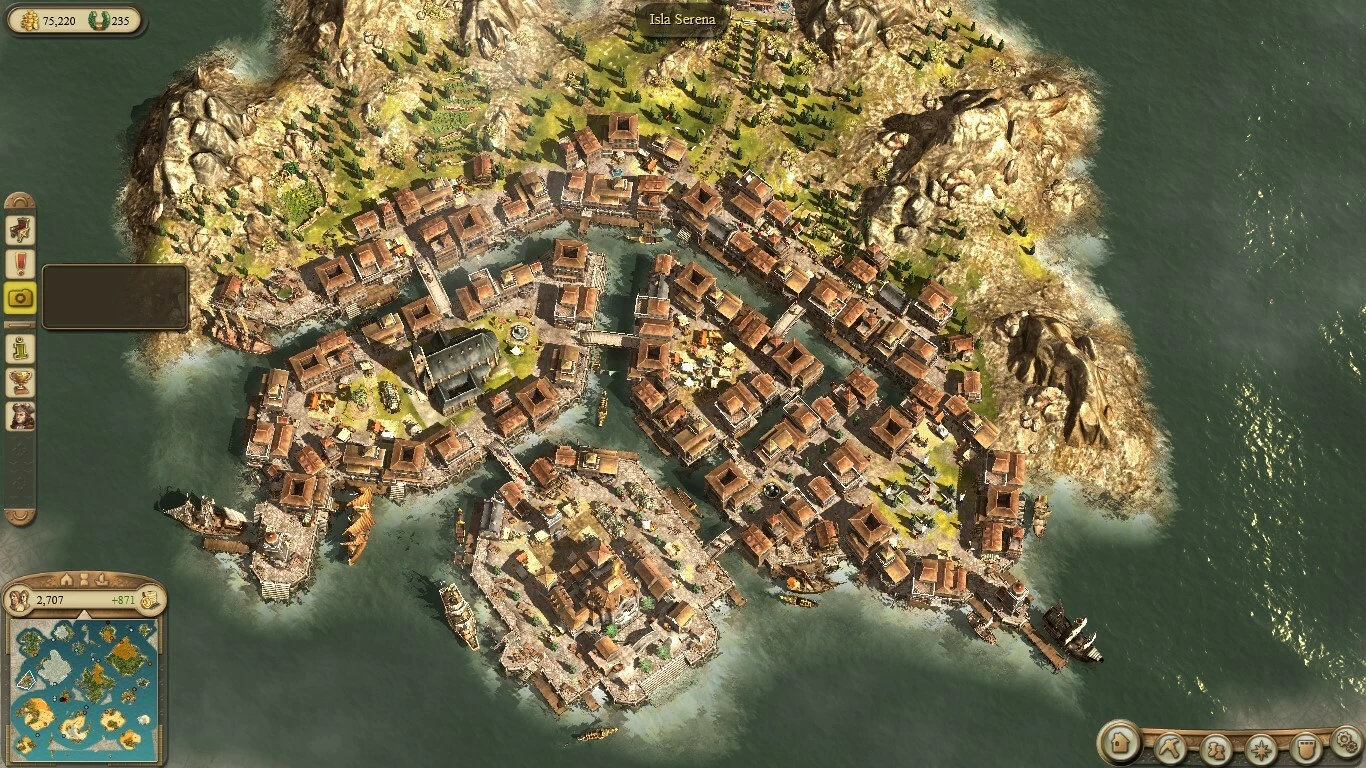Viewport: 1366px width, 768px height.
Task: Open the construction menu house button
Action: (1120, 743)
